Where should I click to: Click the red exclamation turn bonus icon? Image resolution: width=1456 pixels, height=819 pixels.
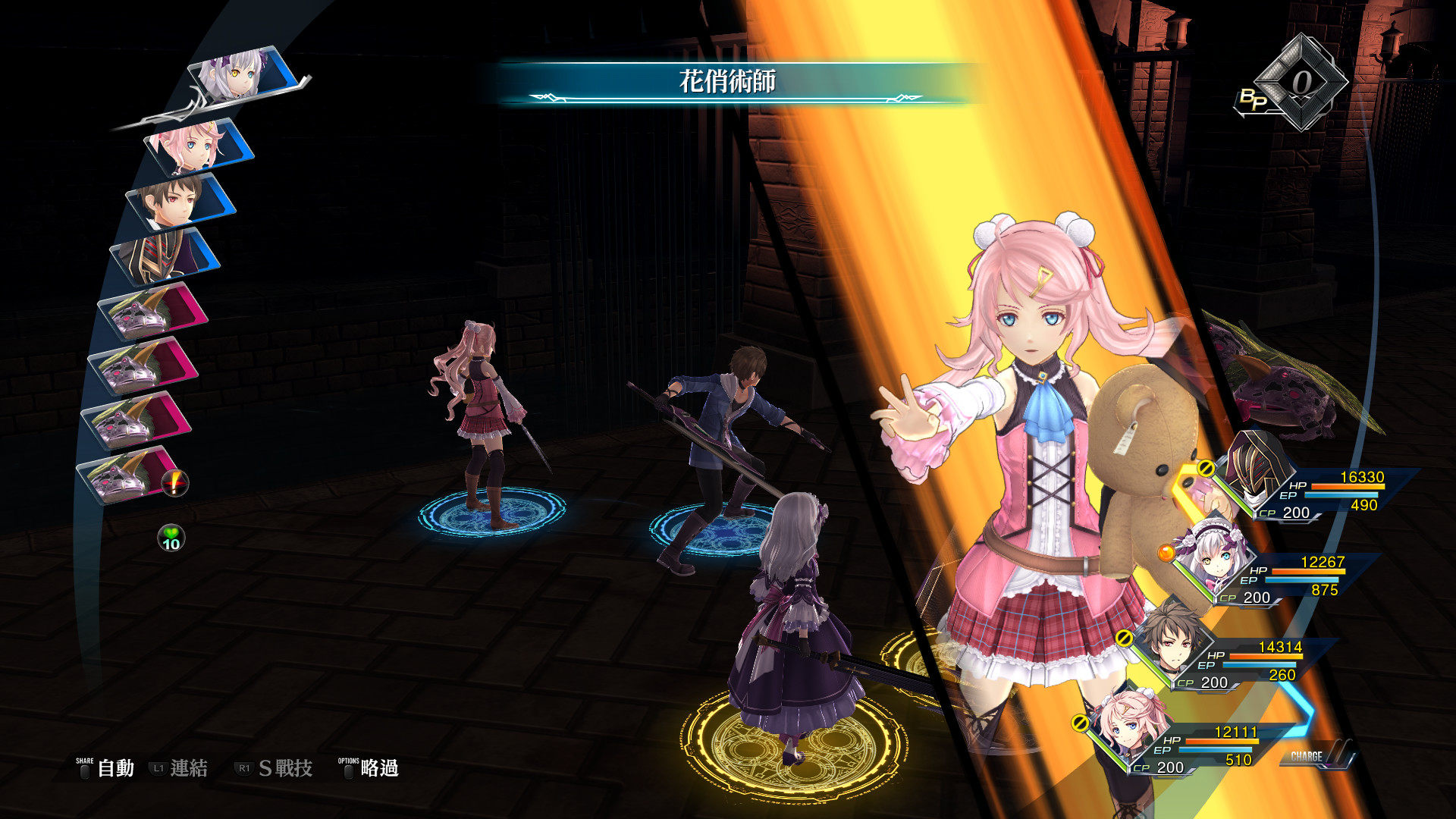[x=176, y=482]
